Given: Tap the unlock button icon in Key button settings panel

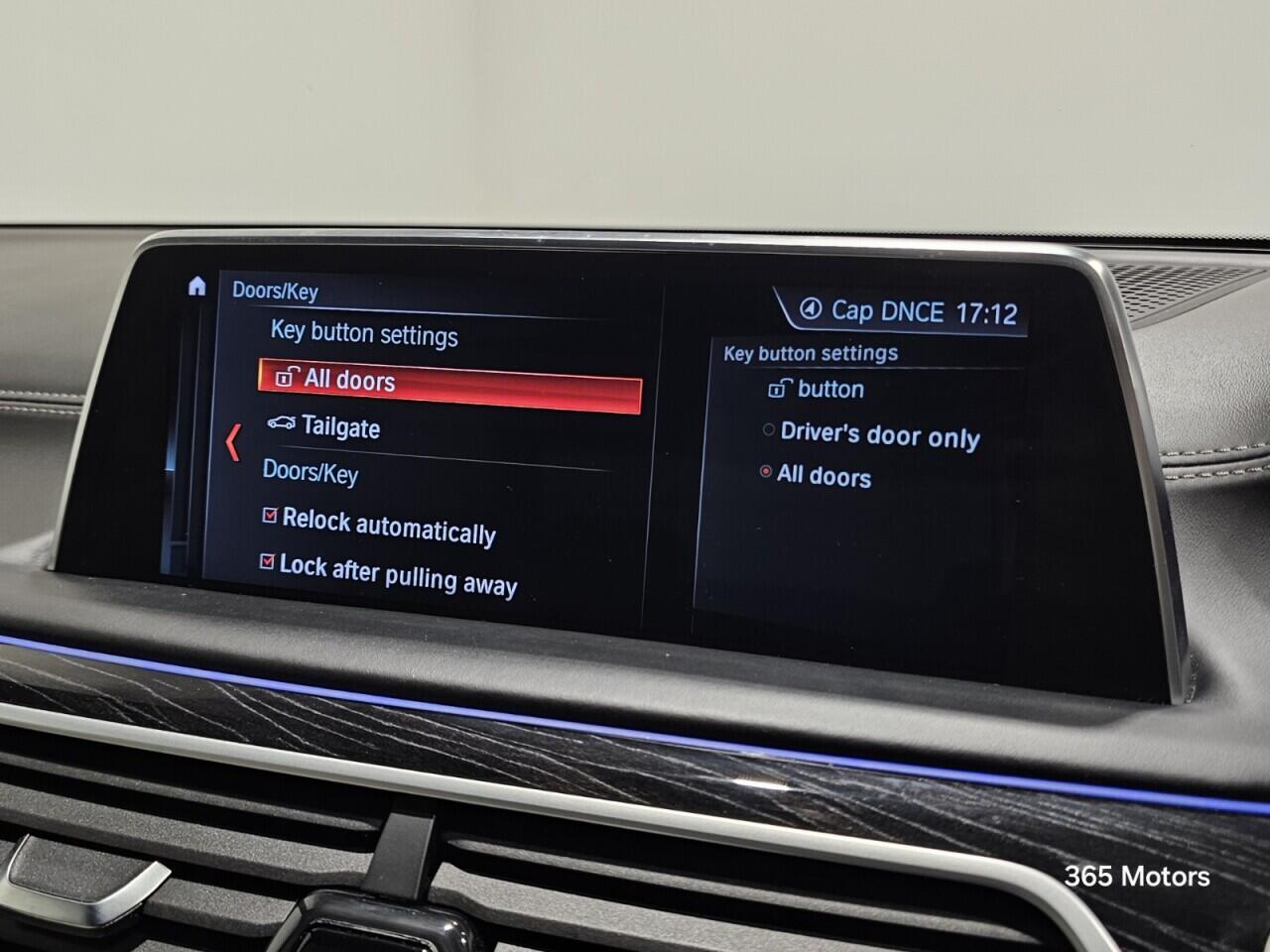Looking at the screenshot, I should click(781, 387).
